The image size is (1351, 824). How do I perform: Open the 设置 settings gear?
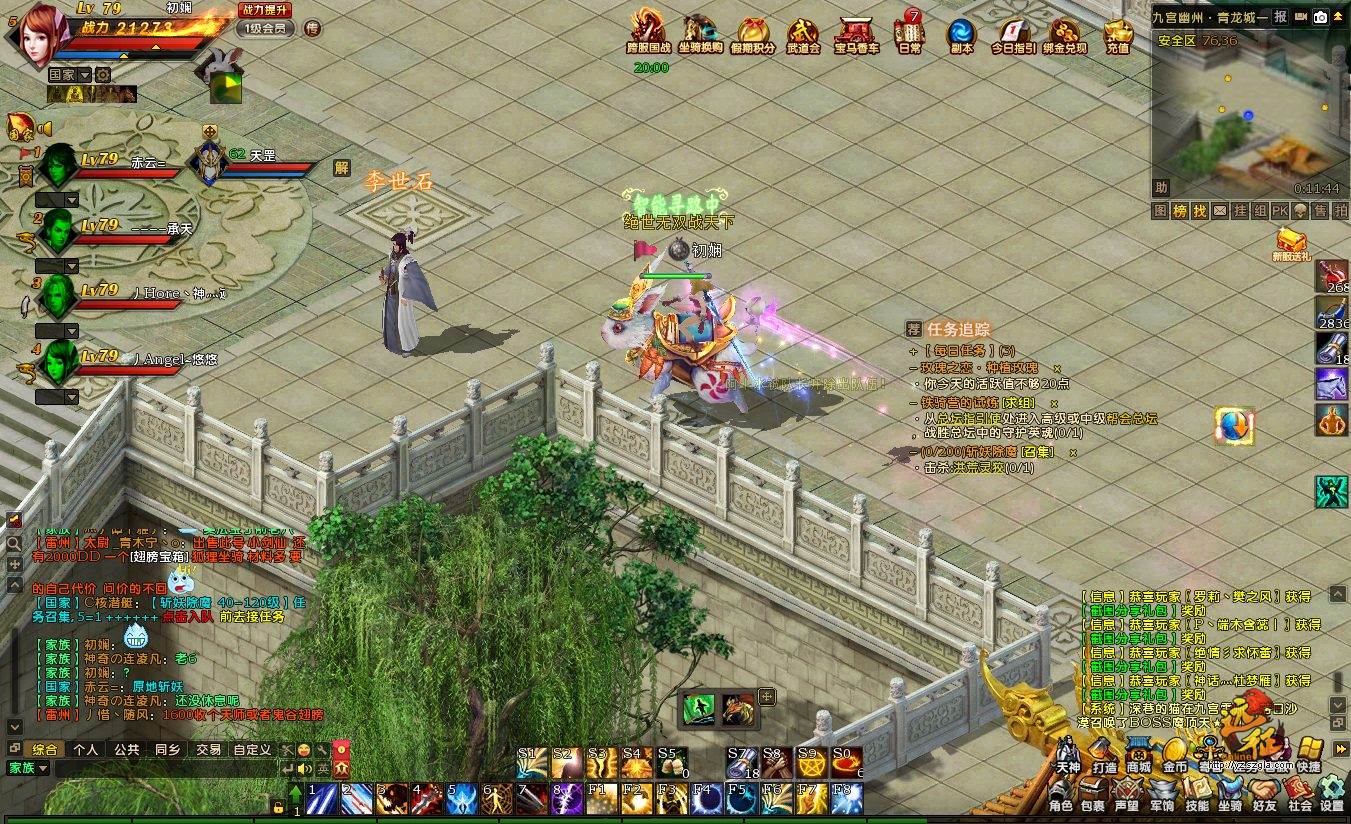click(x=1331, y=796)
